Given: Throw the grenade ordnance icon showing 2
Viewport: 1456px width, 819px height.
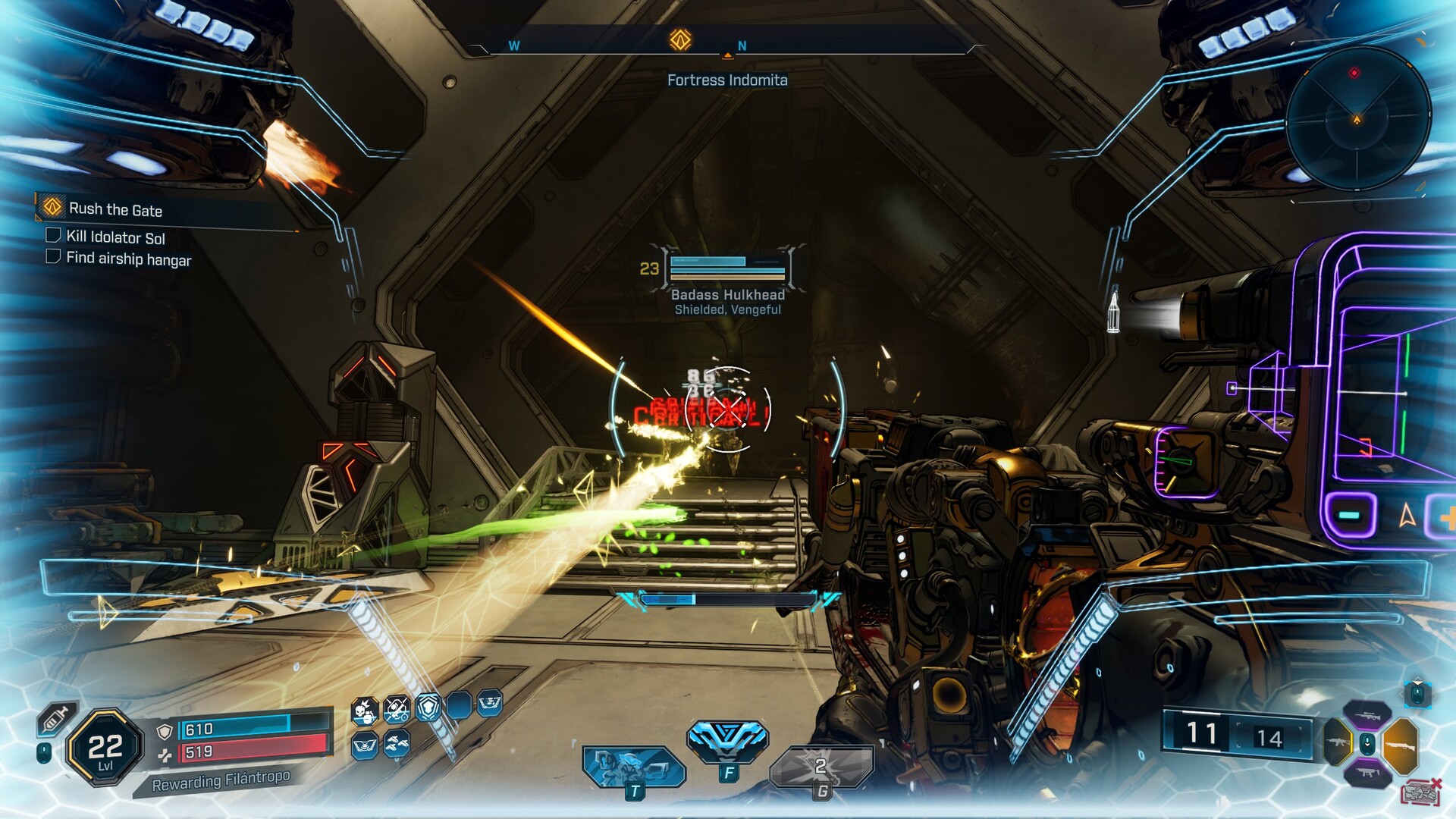Looking at the screenshot, I should [821, 767].
